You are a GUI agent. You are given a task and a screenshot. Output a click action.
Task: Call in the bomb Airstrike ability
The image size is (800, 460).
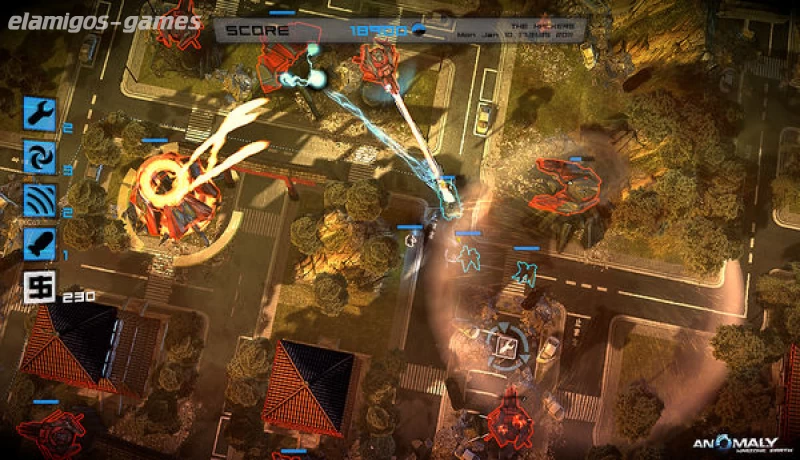[x=40, y=244]
